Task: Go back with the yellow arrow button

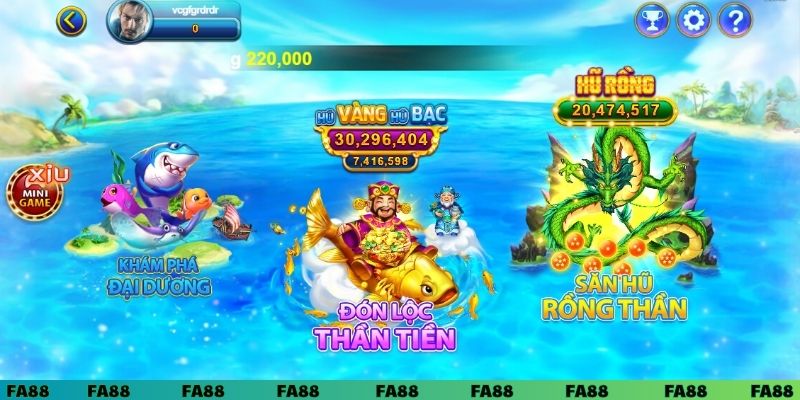Action: (71, 19)
